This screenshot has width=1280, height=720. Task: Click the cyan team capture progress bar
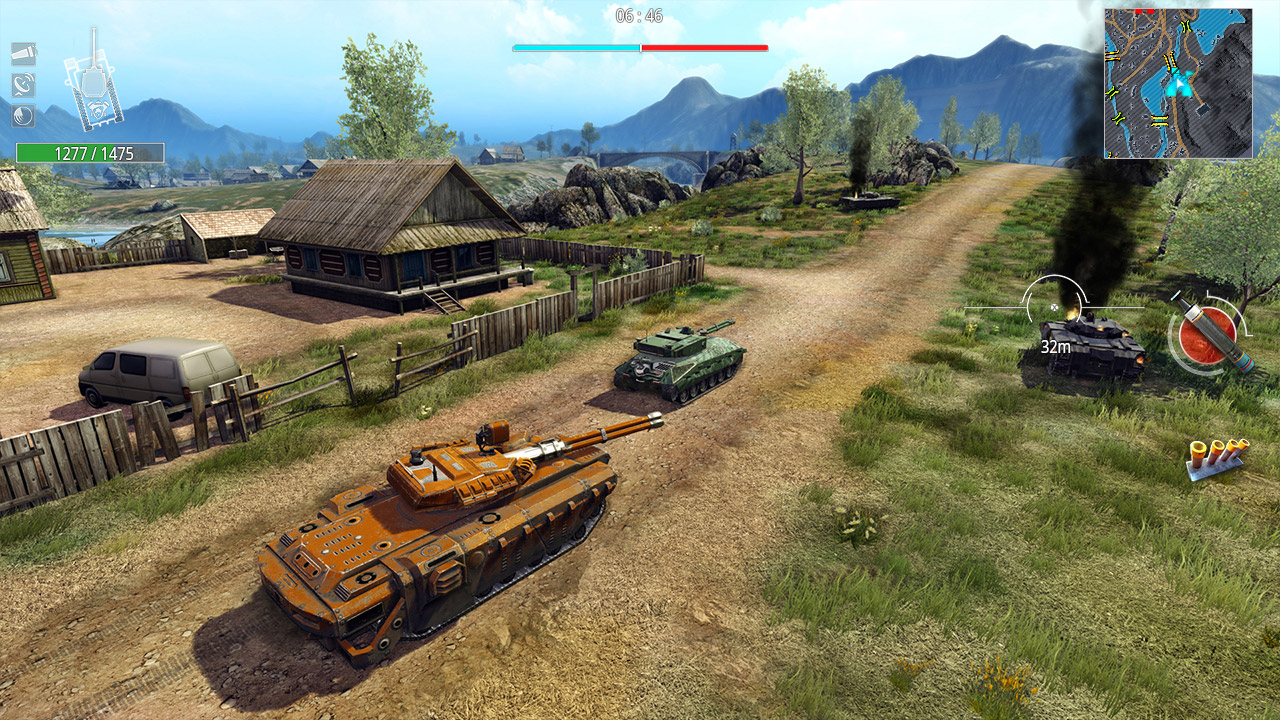tap(575, 46)
